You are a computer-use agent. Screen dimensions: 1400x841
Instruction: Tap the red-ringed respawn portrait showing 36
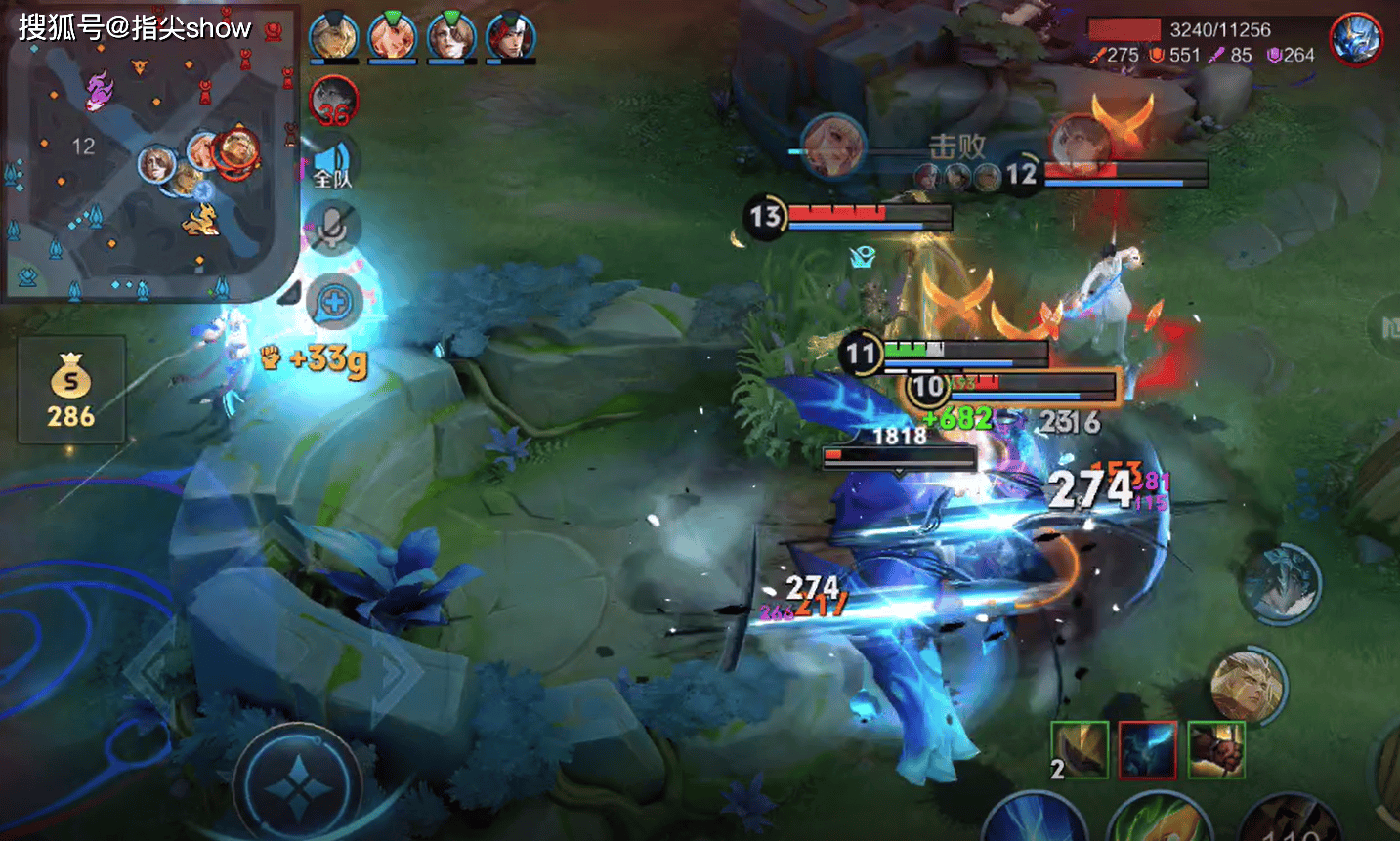334,102
